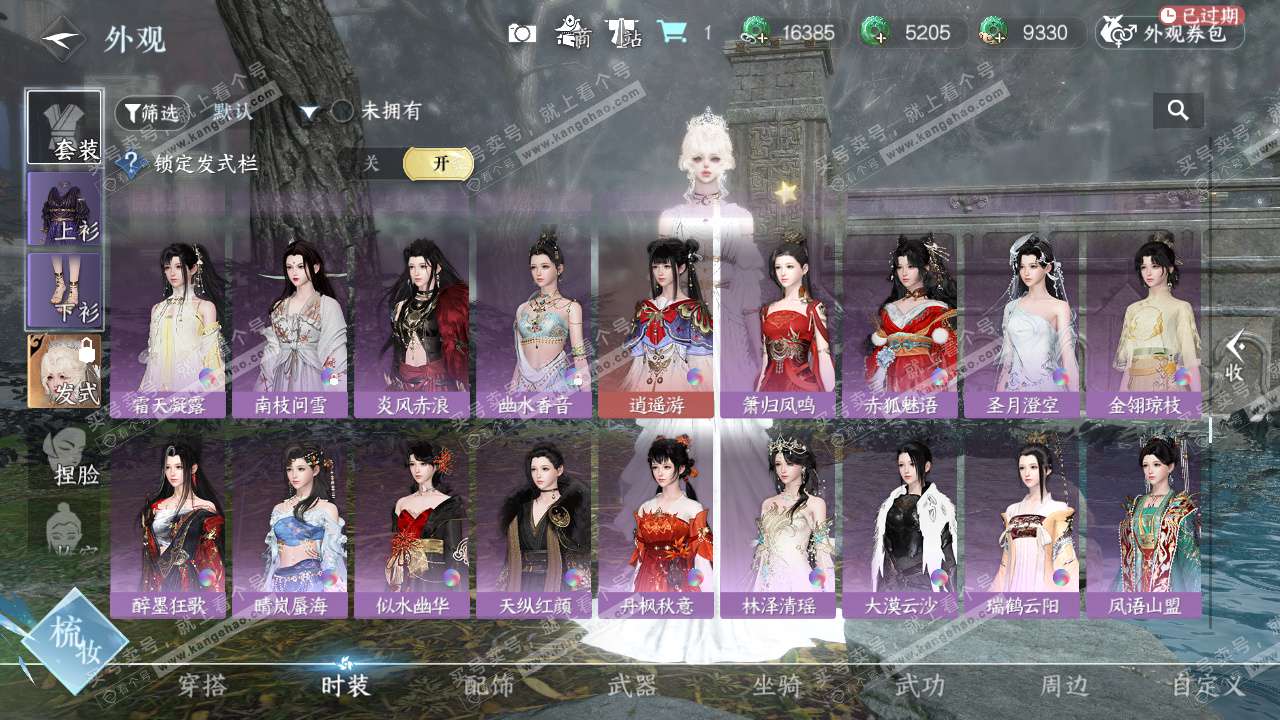Open the shopping cart icon
This screenshot has height=720, width=1280.
pyautogui.click(x=672, y=33)
